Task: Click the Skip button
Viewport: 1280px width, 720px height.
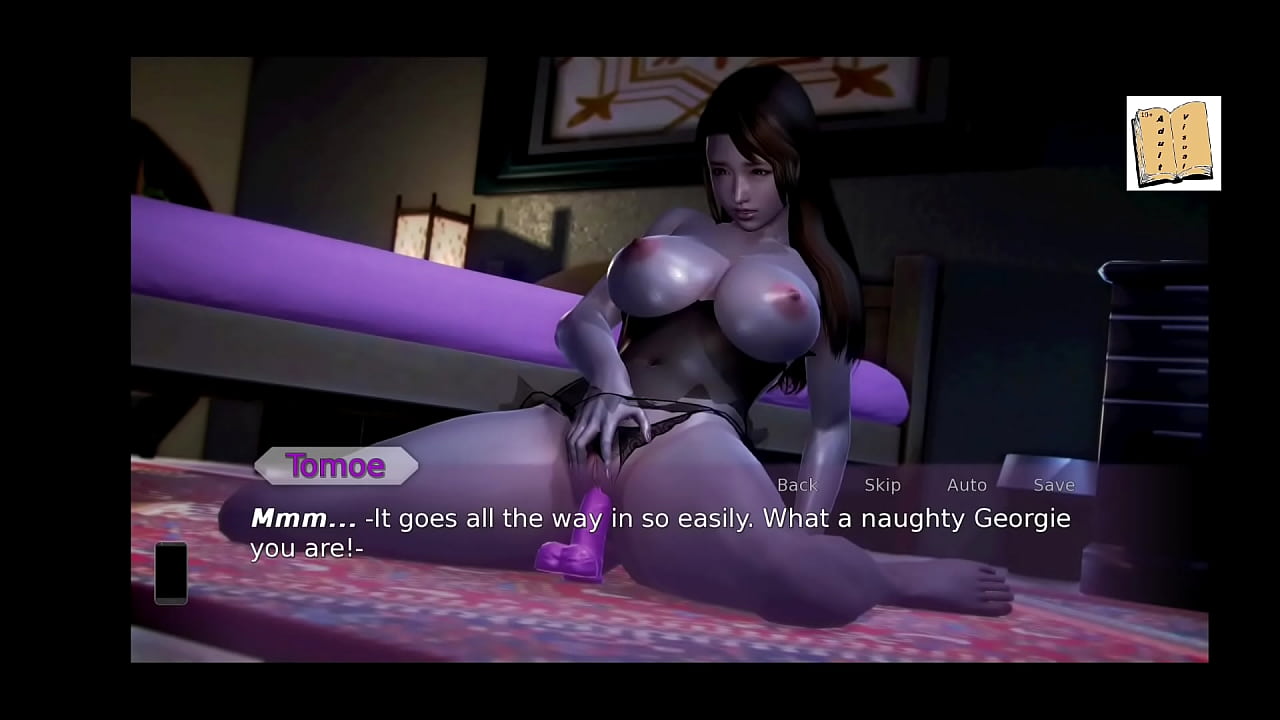Action: [x=882, y=485]
